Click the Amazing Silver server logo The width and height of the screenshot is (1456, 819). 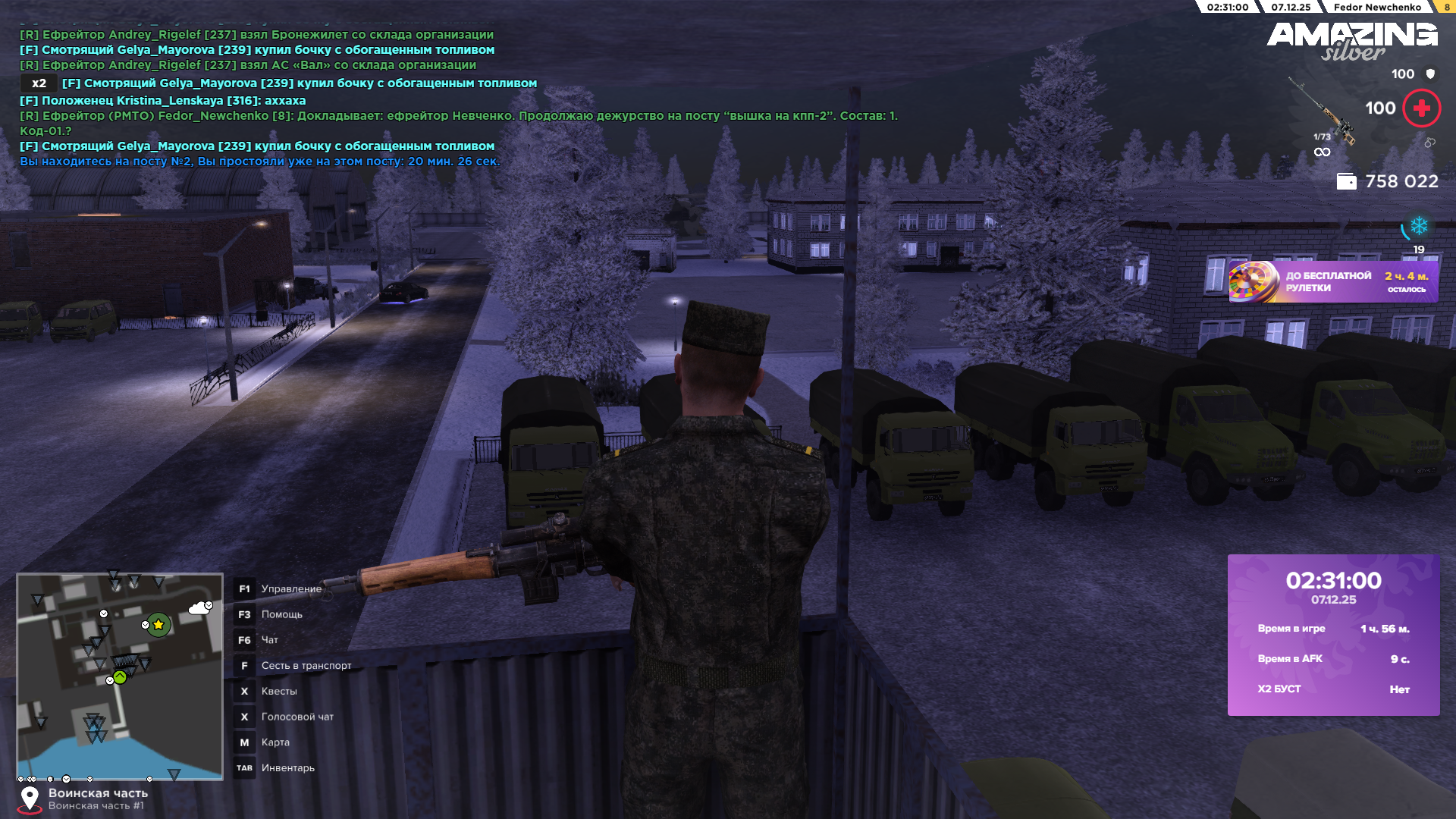tap(1351, 39)
